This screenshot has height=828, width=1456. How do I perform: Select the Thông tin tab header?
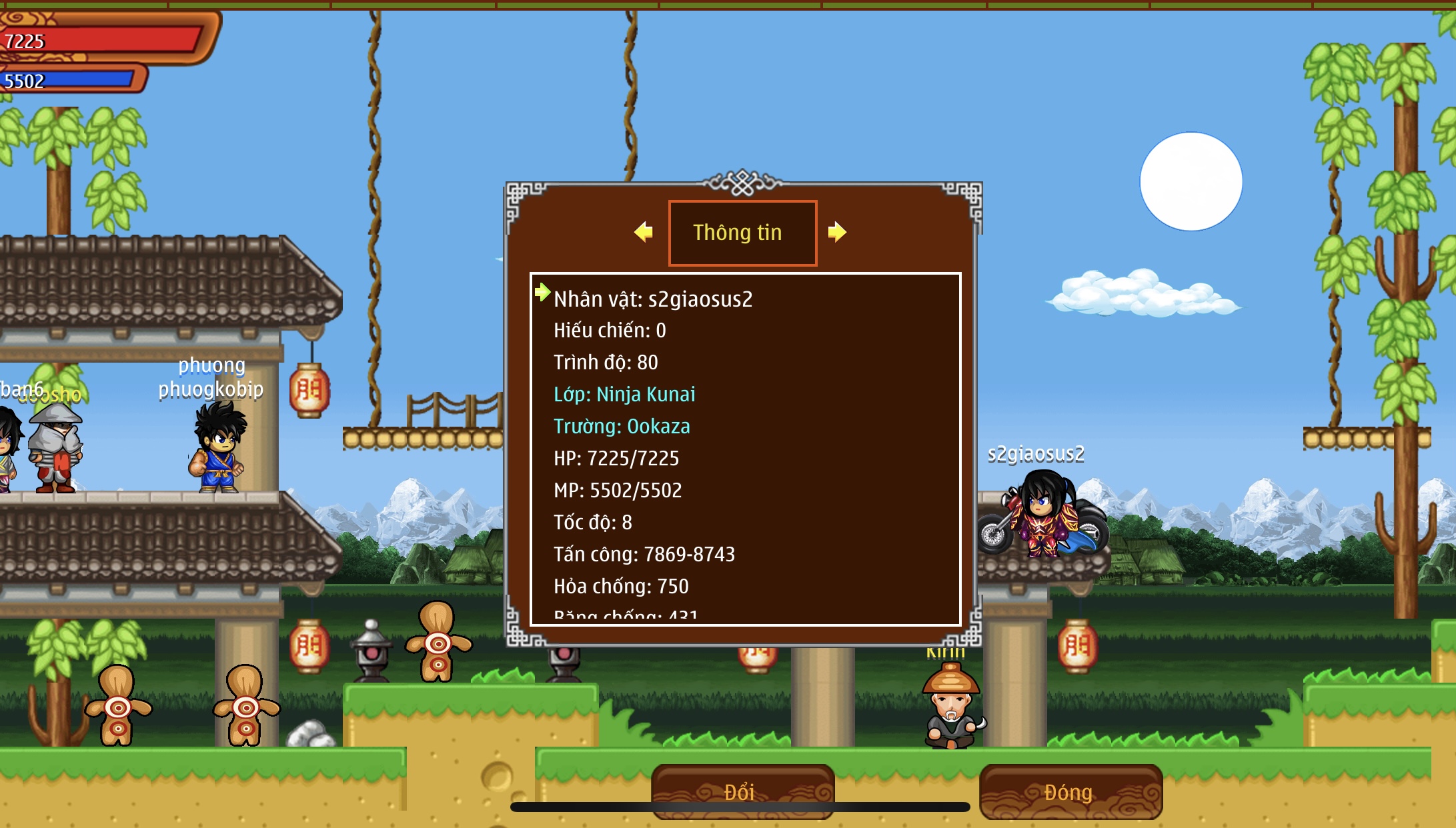(742, 233)
